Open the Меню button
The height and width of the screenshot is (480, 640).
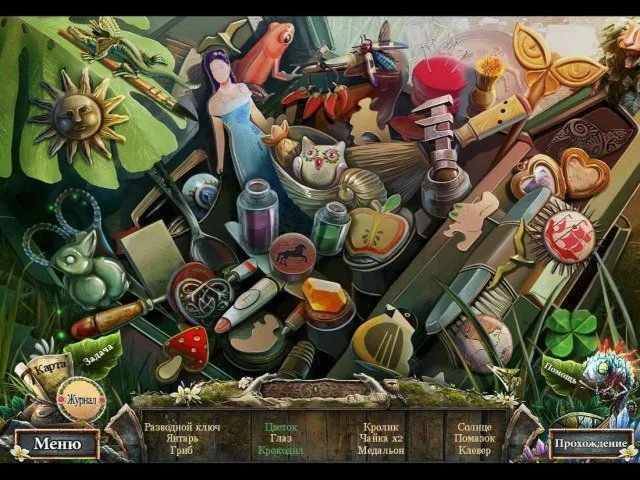pyautogui.click(x=56, y=444)
